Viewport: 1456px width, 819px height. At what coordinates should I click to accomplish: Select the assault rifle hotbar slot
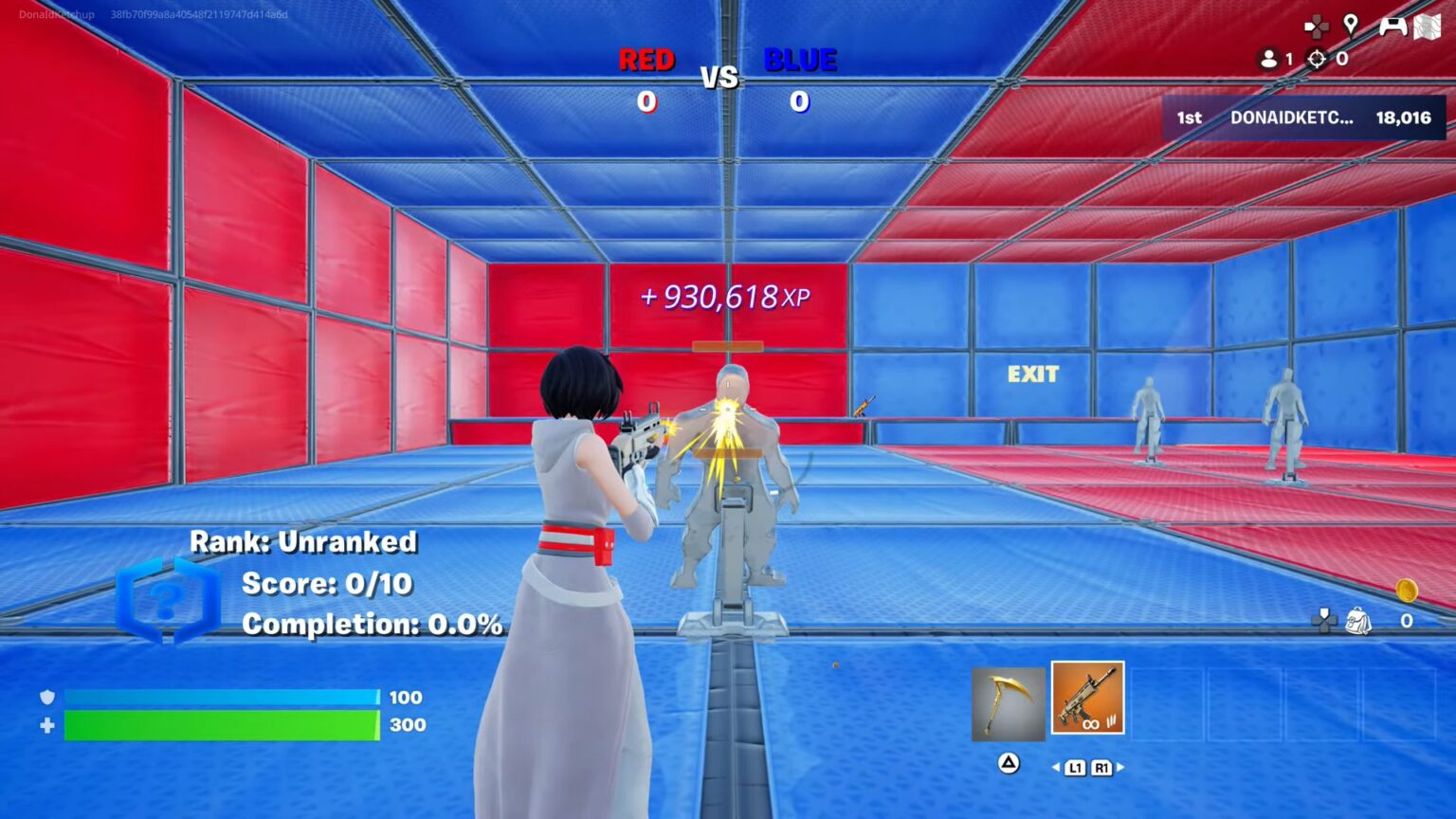pos(1088,699)
